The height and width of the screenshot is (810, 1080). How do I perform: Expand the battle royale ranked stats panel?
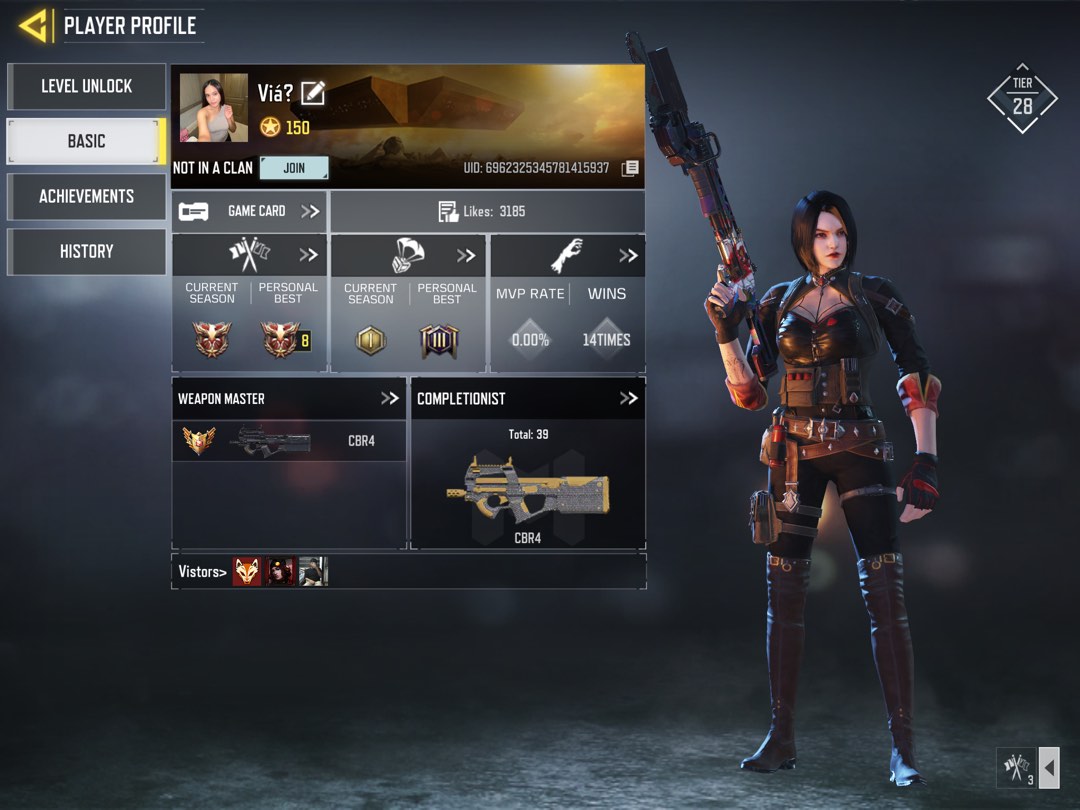point(466,255)
